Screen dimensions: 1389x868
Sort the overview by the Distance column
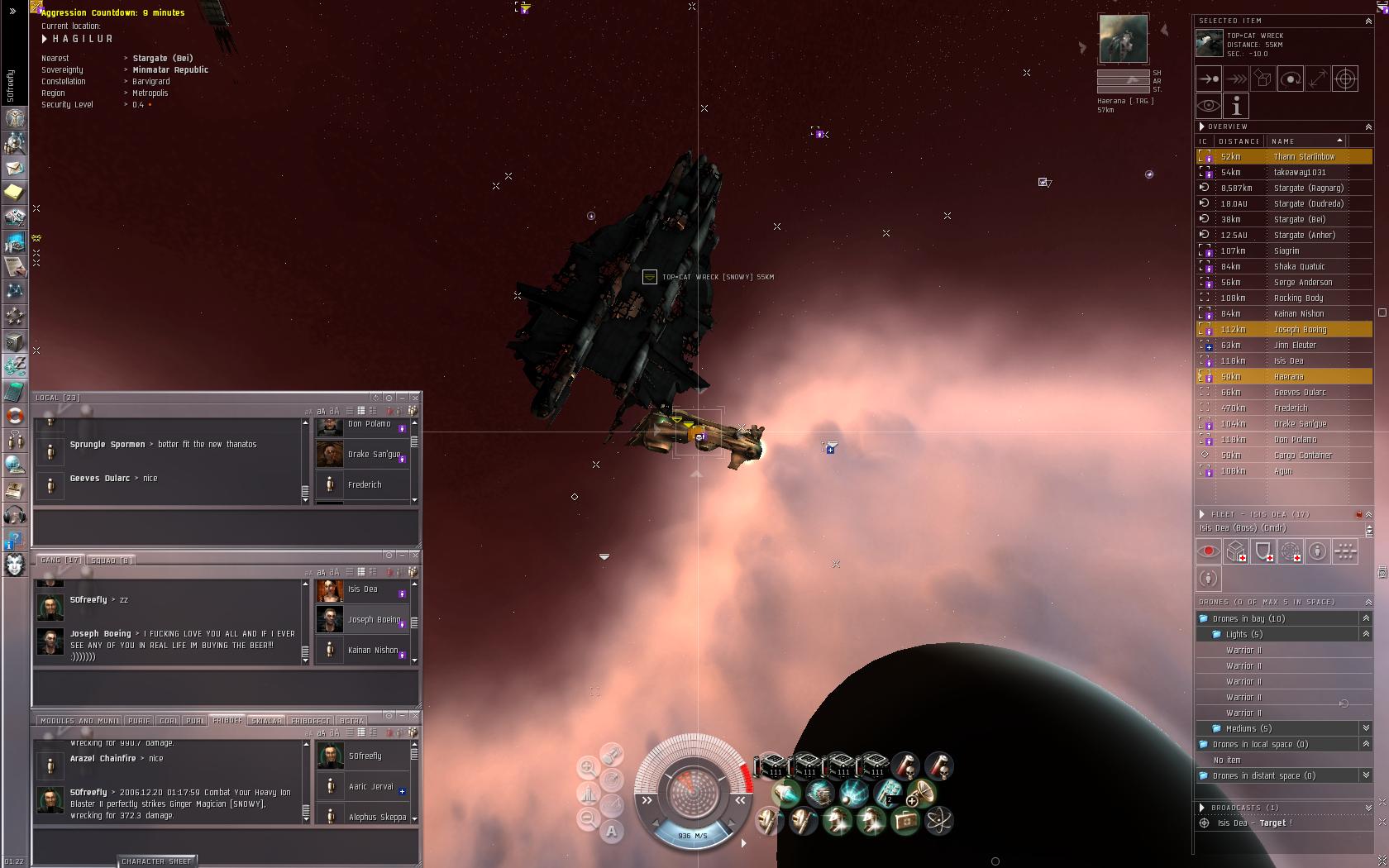1239,141
